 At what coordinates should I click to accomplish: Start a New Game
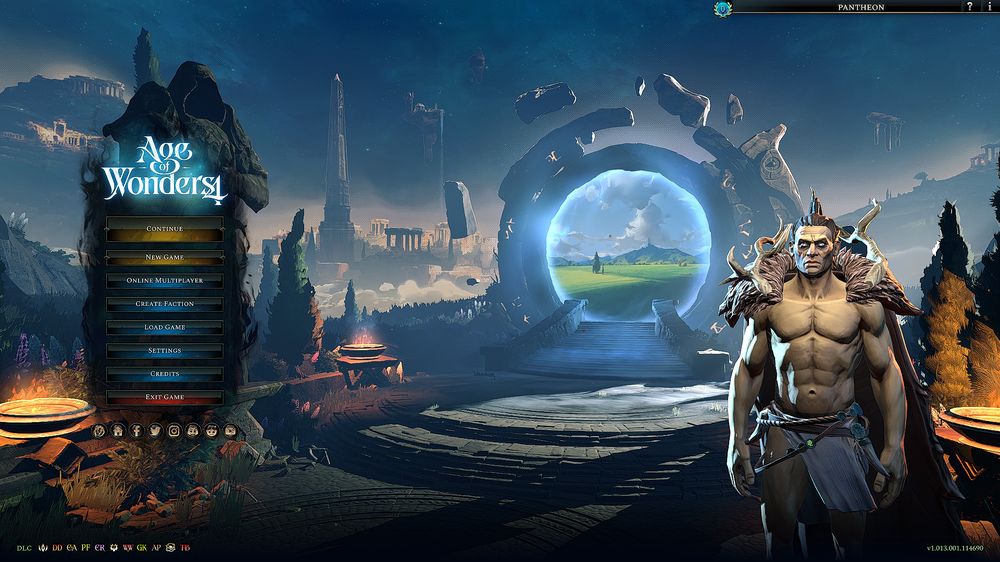165,257
